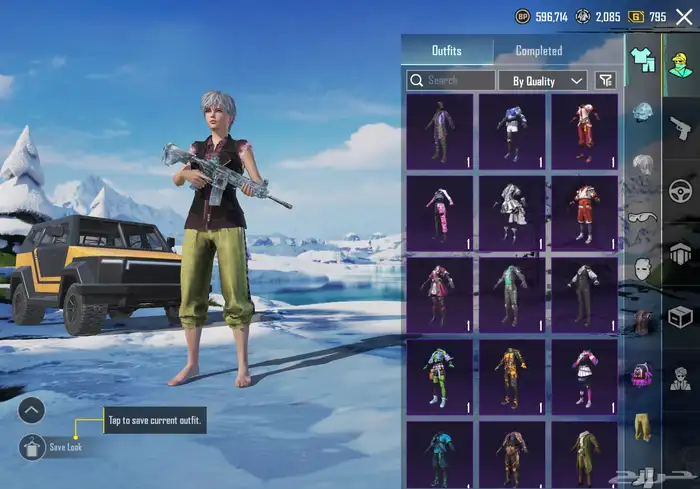Image resolution: width=700 pixels, height=489 pixels.
Task: Open the yellow pants subcategory
Action: click(642, 426)
